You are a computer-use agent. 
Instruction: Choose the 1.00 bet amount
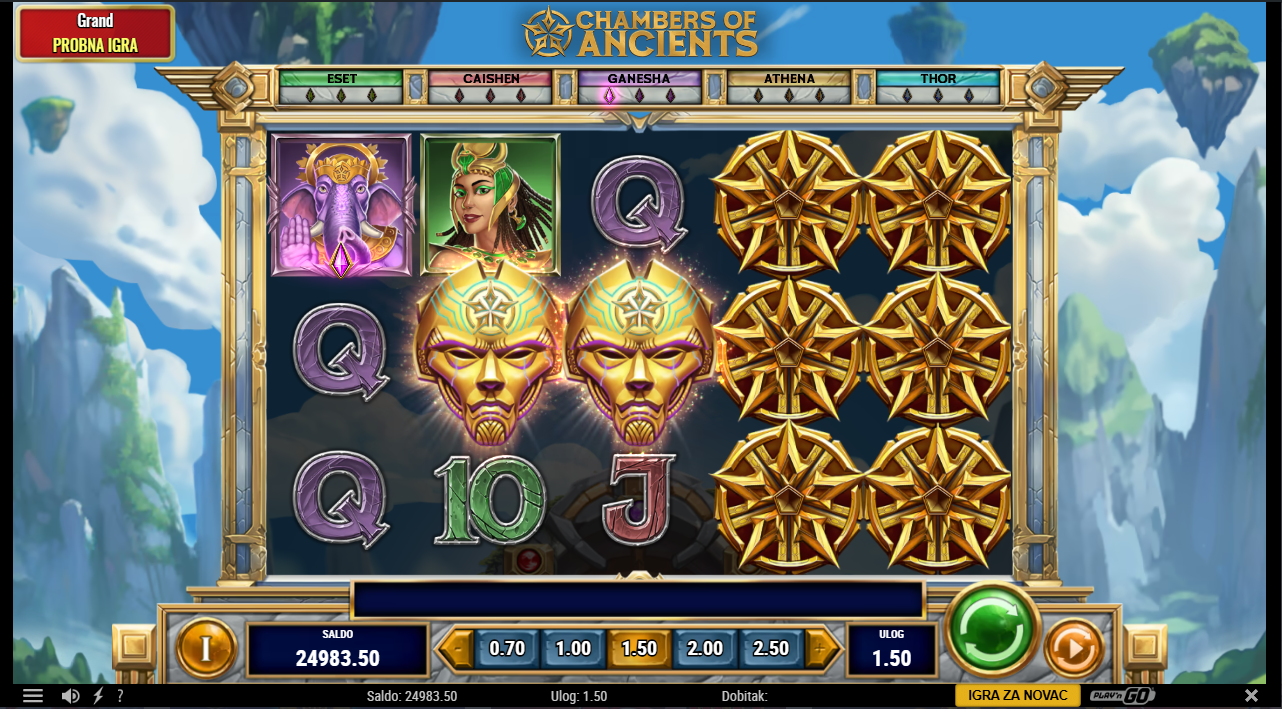(x=573, y=649)
